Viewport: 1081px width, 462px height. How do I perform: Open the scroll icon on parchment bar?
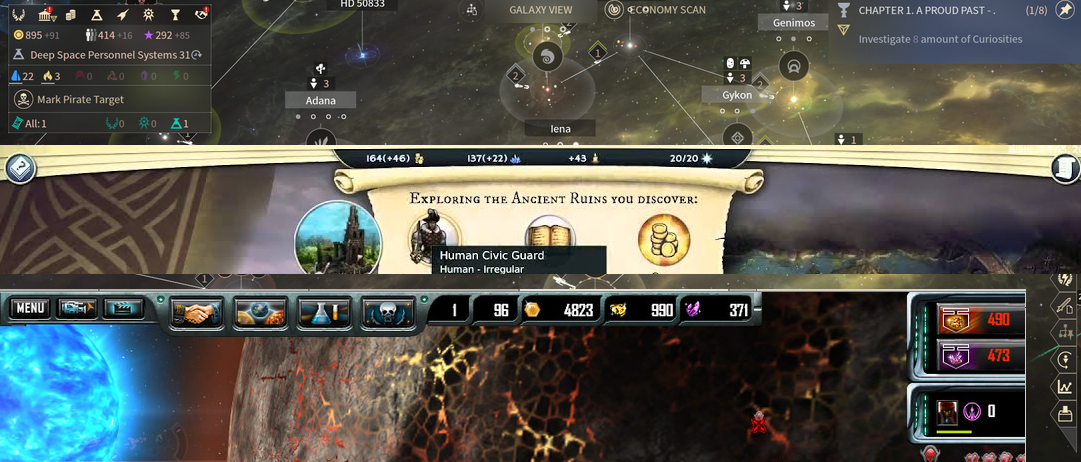tap(1064, 168)
